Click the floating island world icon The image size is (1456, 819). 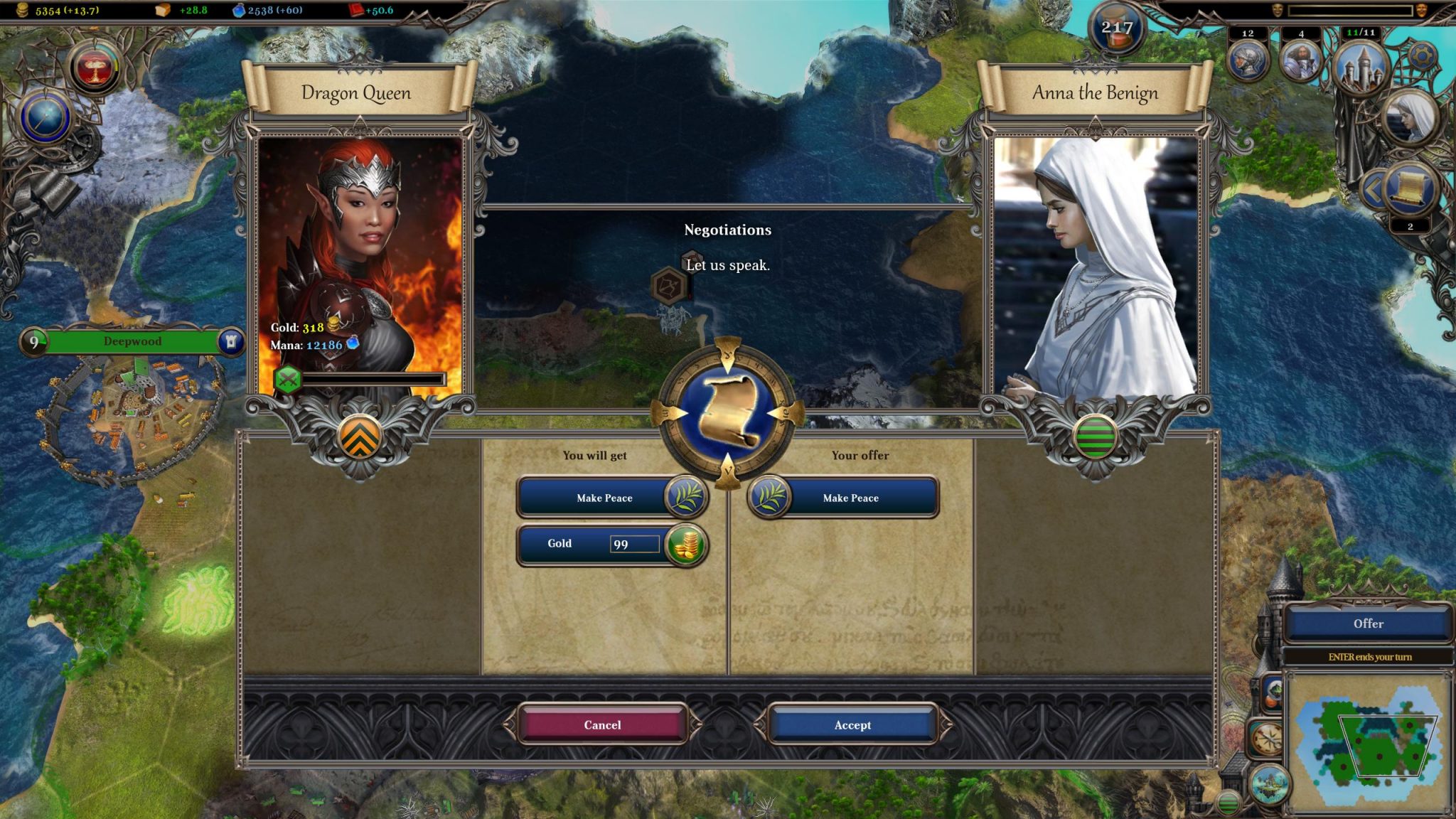1269,786
